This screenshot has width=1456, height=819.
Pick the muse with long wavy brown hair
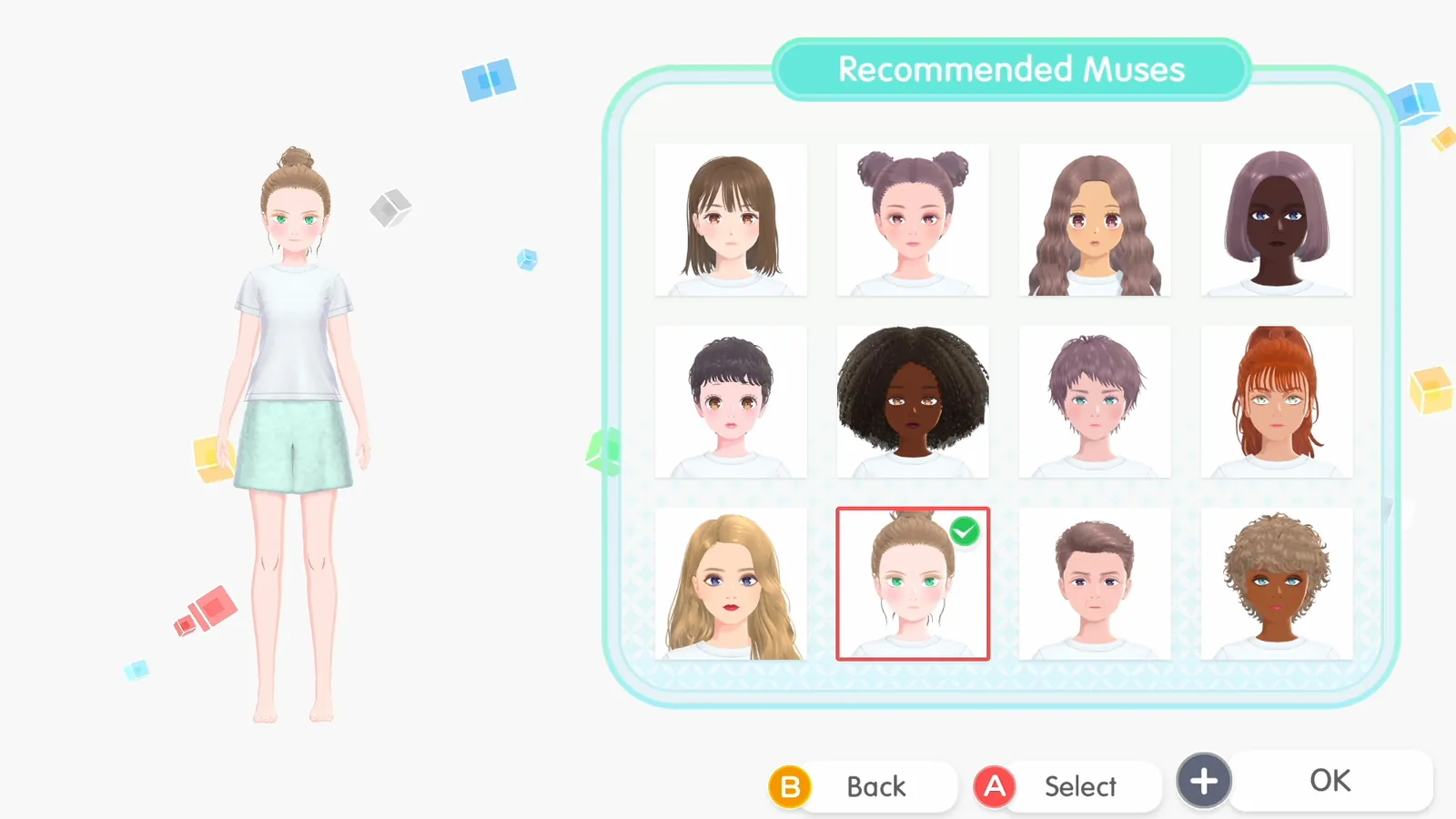[x=1094, y=219]
